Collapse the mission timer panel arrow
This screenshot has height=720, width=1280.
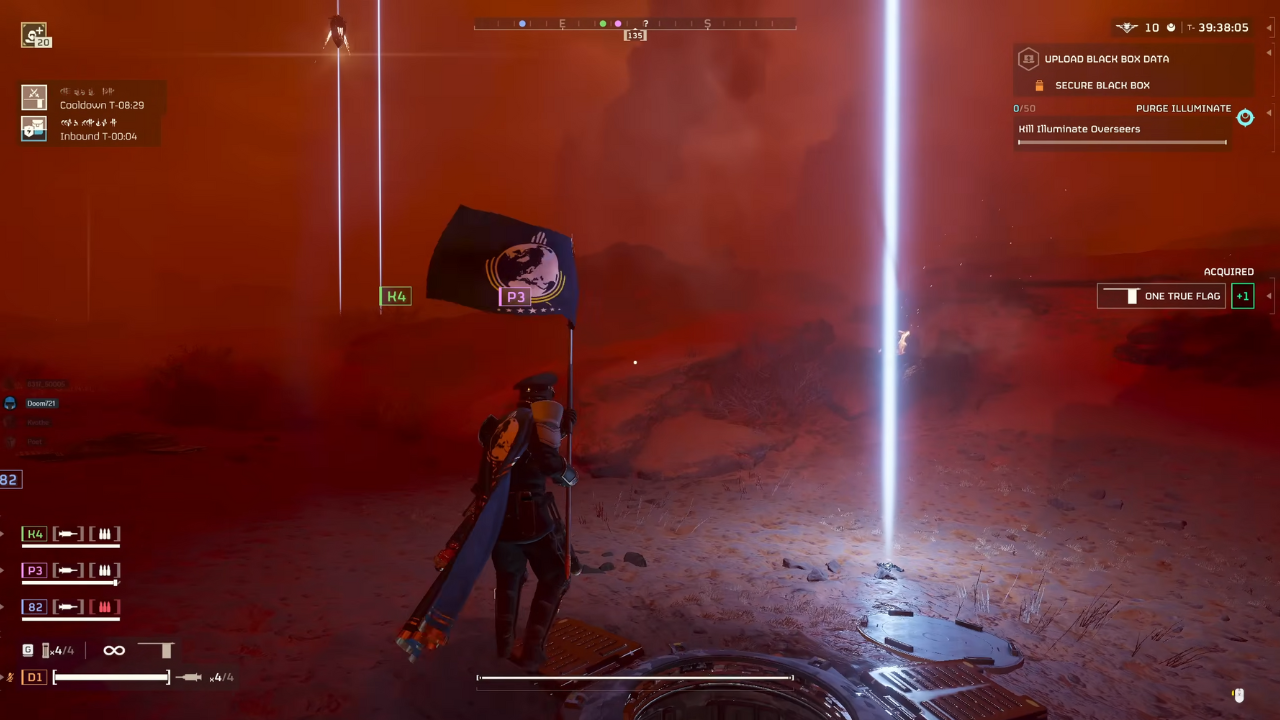click(x=1268, y=27)
